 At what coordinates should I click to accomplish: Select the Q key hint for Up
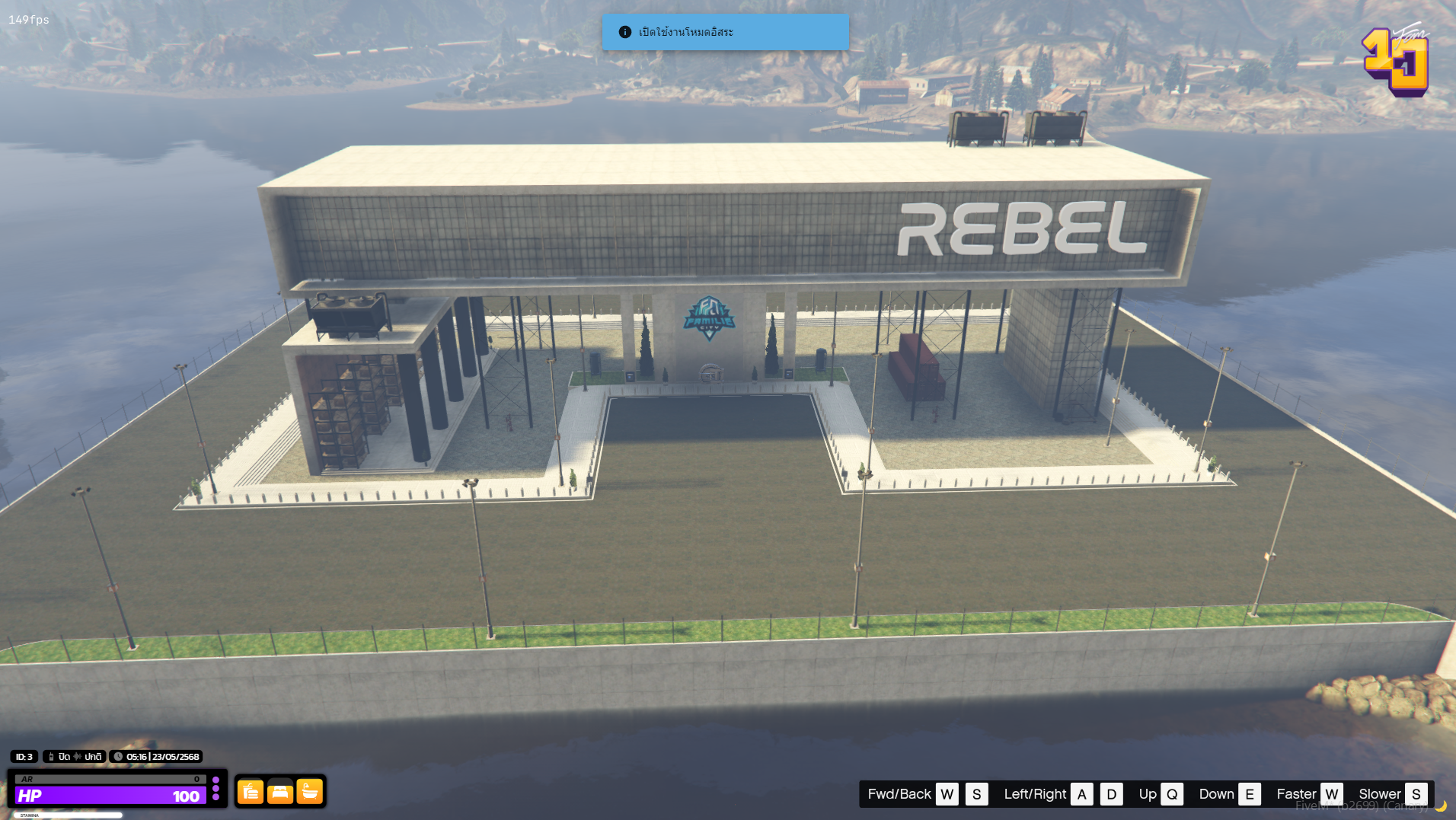1172,793
